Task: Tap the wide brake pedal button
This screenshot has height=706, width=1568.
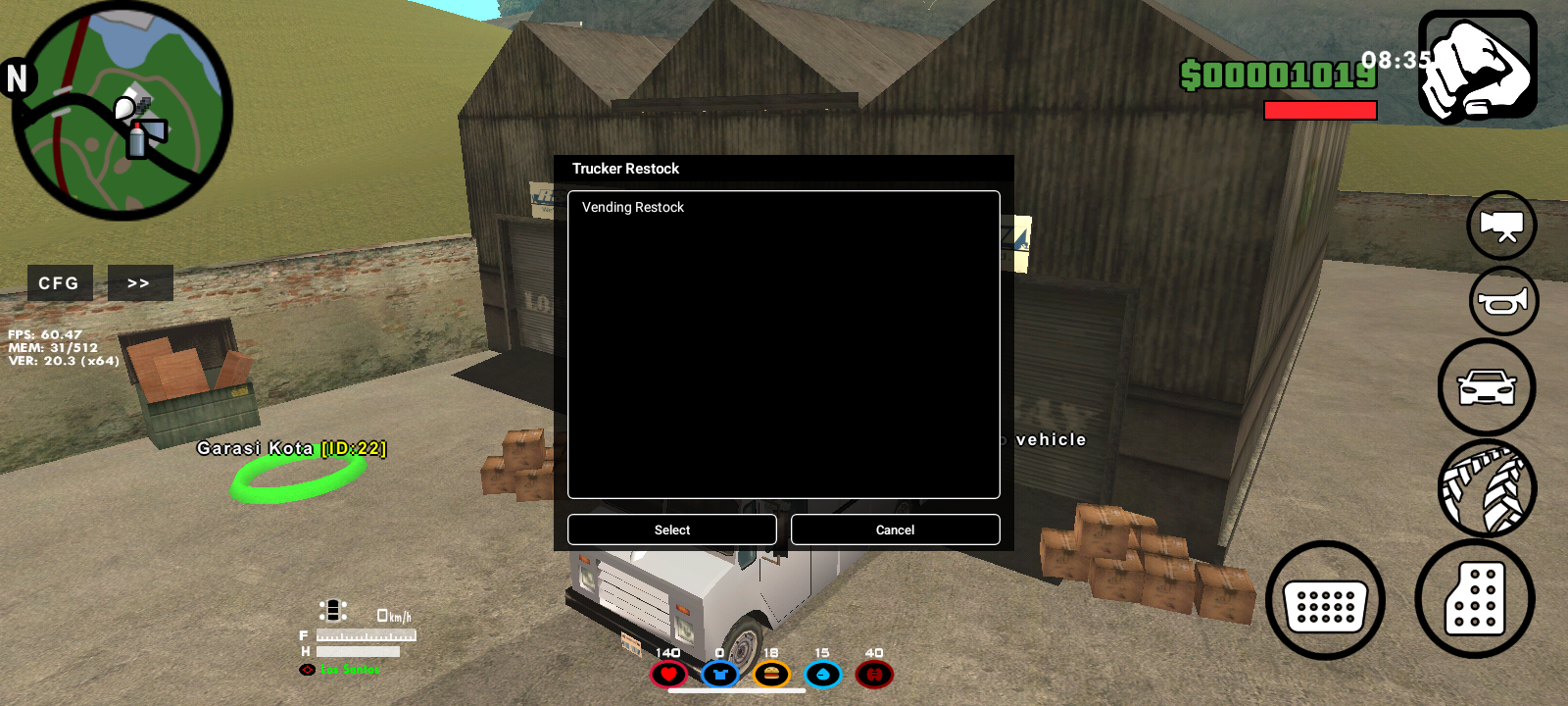Action: [x=1325, y=601]
